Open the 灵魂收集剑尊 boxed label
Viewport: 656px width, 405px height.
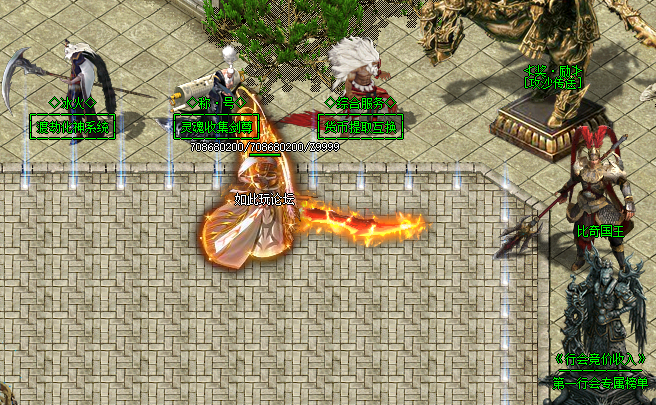pos(216,126)
